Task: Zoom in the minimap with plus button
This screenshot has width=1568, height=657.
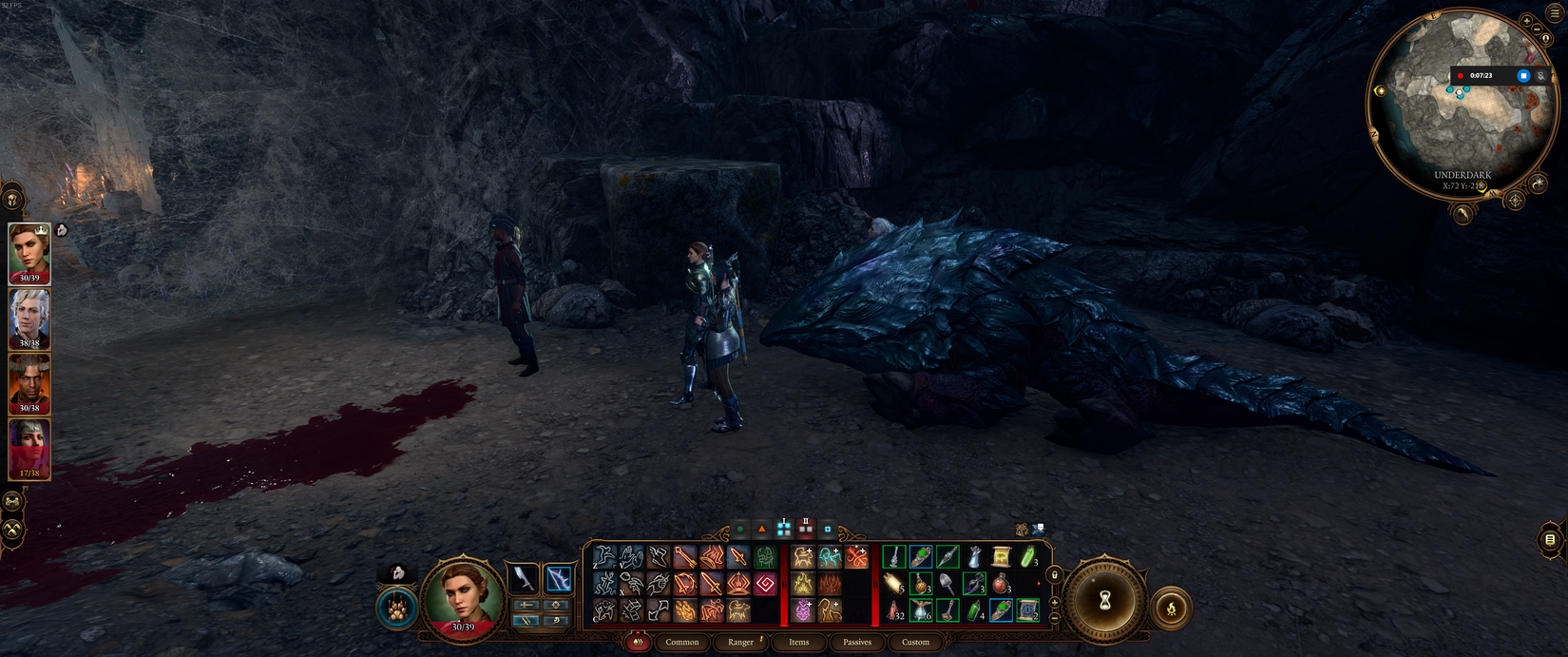Action: tap(1527, 20)
